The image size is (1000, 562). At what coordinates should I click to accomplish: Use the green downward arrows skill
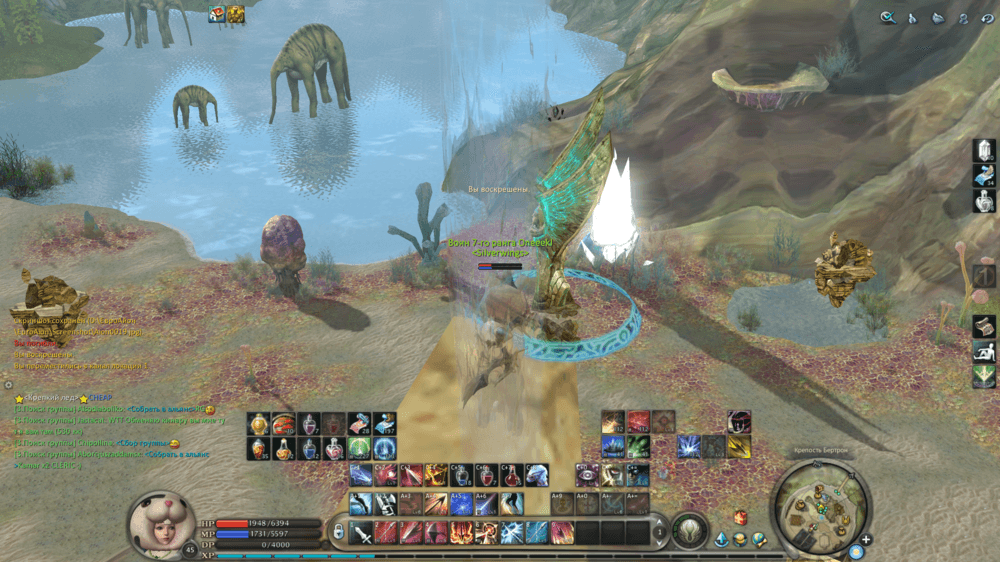984,376
